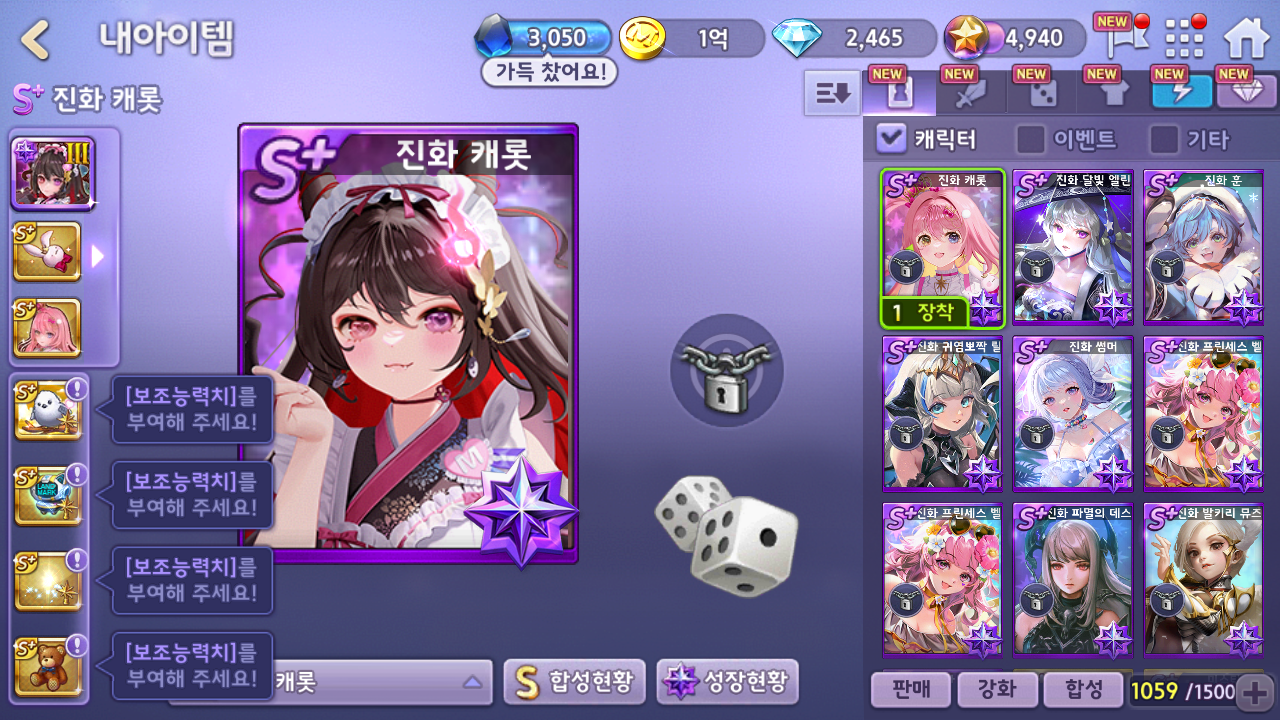The height and width of the screenshot is (720, 1280).
Task: Switch to the sword tab
Action: pos(971,93)
